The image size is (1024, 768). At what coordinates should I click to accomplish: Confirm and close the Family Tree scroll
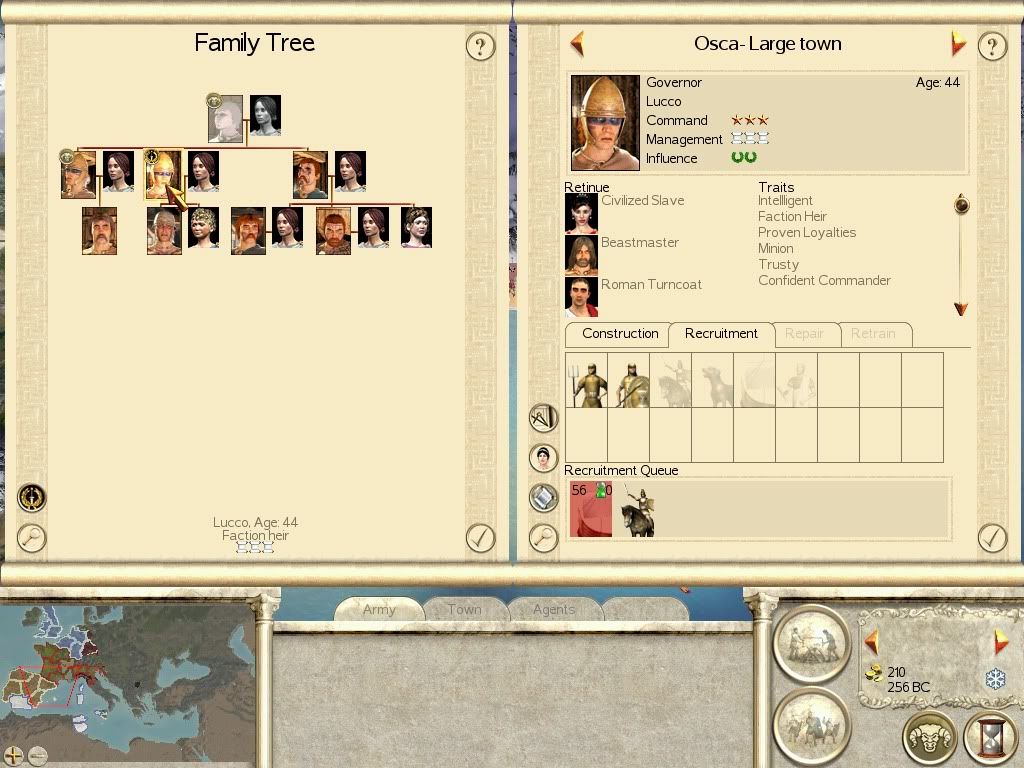tap(481, 538)
